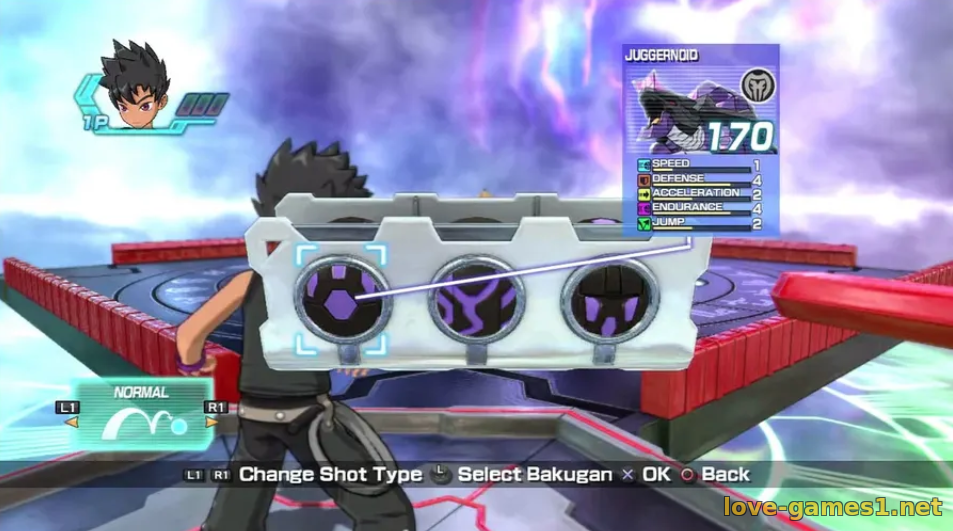Image resolution: width=953 pixels, height=531 pixels.
Task: Select the Normal shot type panel
Action: click(141, 413)
